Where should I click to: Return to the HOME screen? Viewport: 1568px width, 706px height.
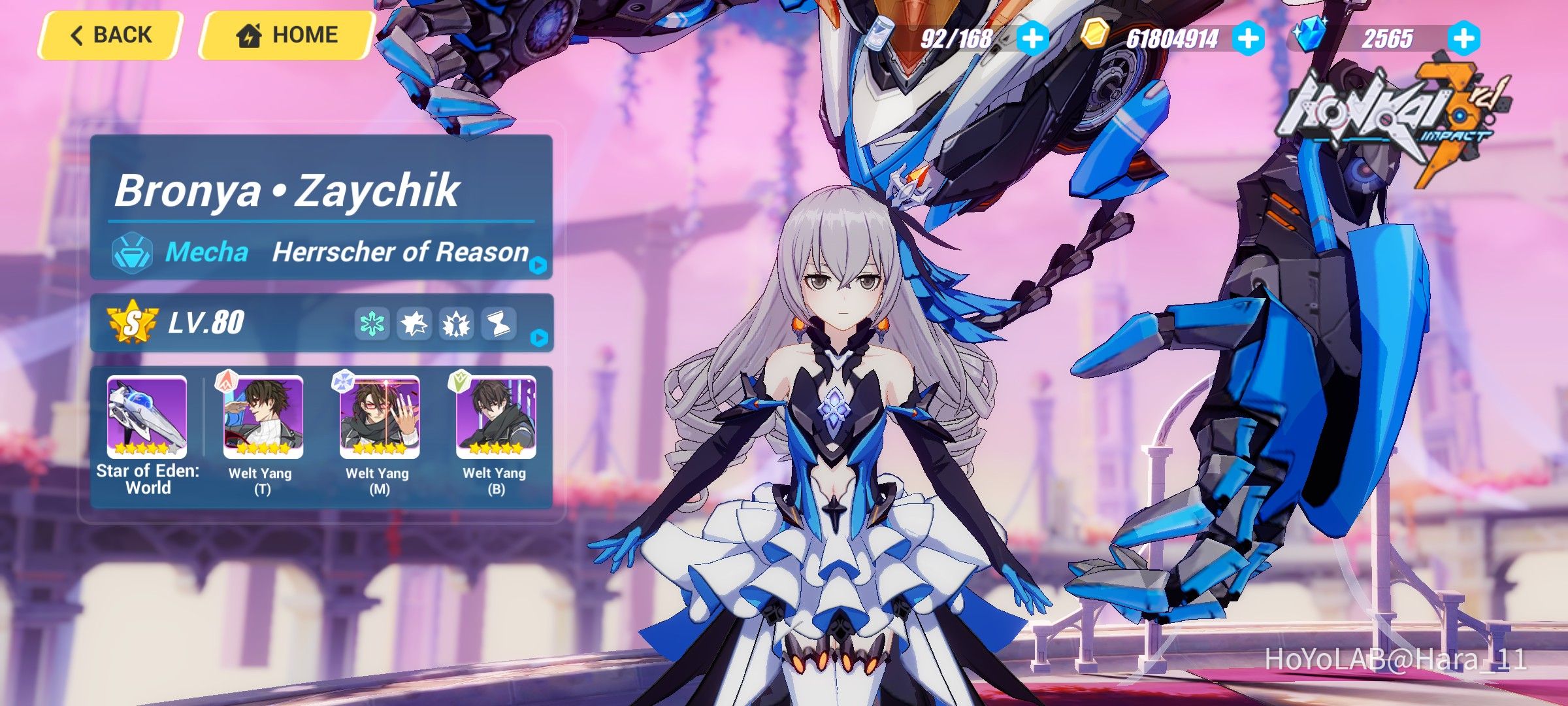tap(287, 34)
